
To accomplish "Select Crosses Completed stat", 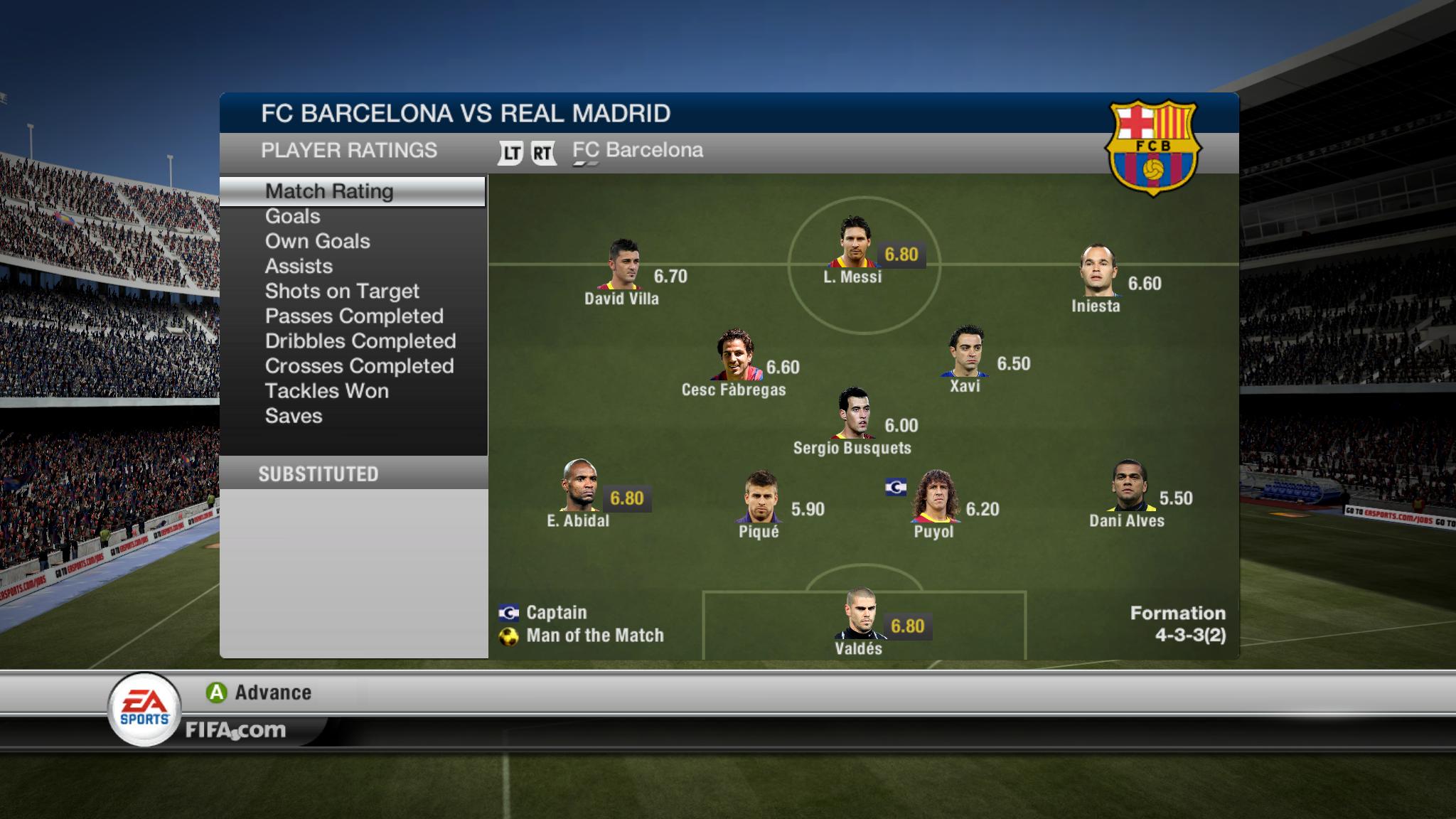I will tap(359, 365).
